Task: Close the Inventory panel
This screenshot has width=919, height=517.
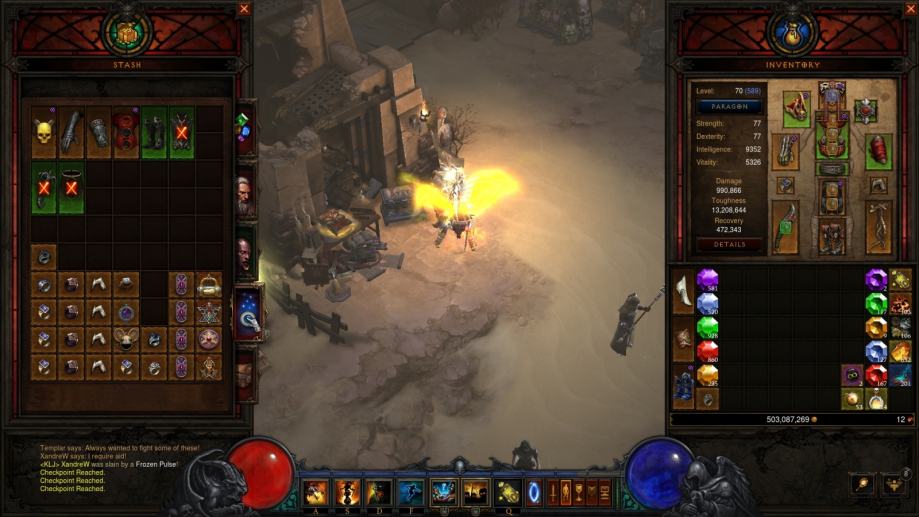Action: point(909,9)
